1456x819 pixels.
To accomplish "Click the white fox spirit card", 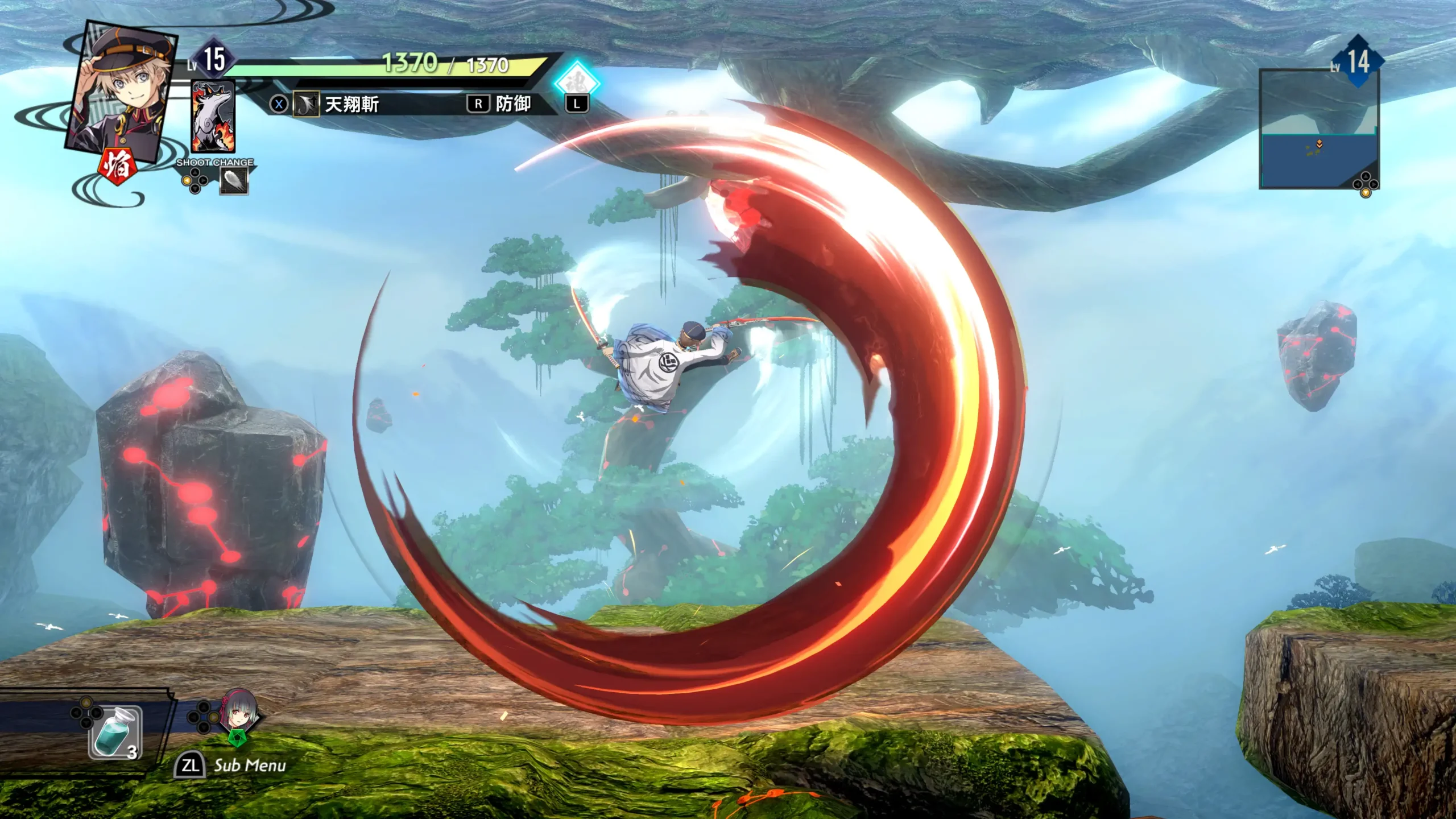I will tap(213, 117).
